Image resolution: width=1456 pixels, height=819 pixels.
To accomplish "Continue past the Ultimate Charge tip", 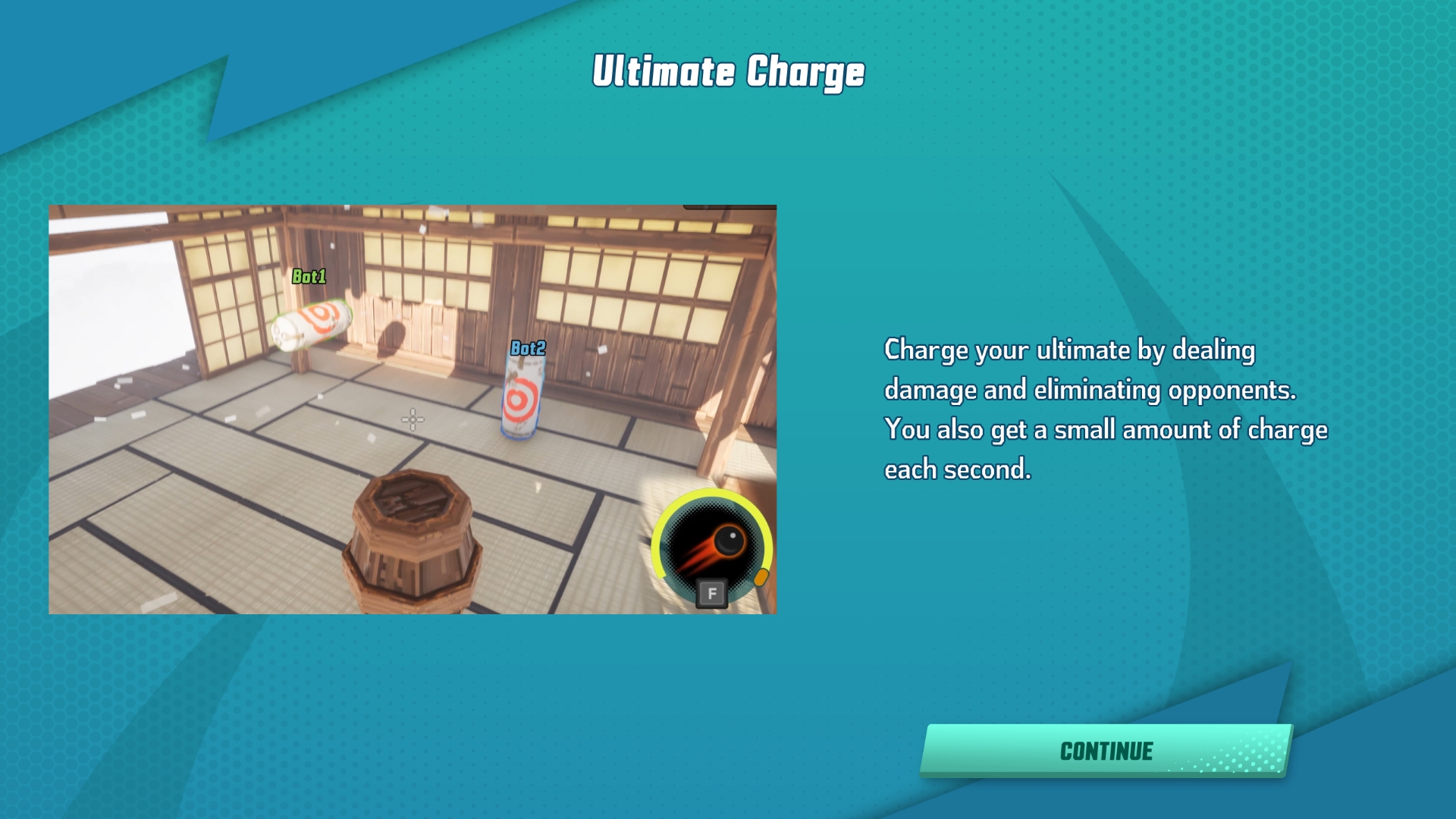I will [x=1106, y=751].
